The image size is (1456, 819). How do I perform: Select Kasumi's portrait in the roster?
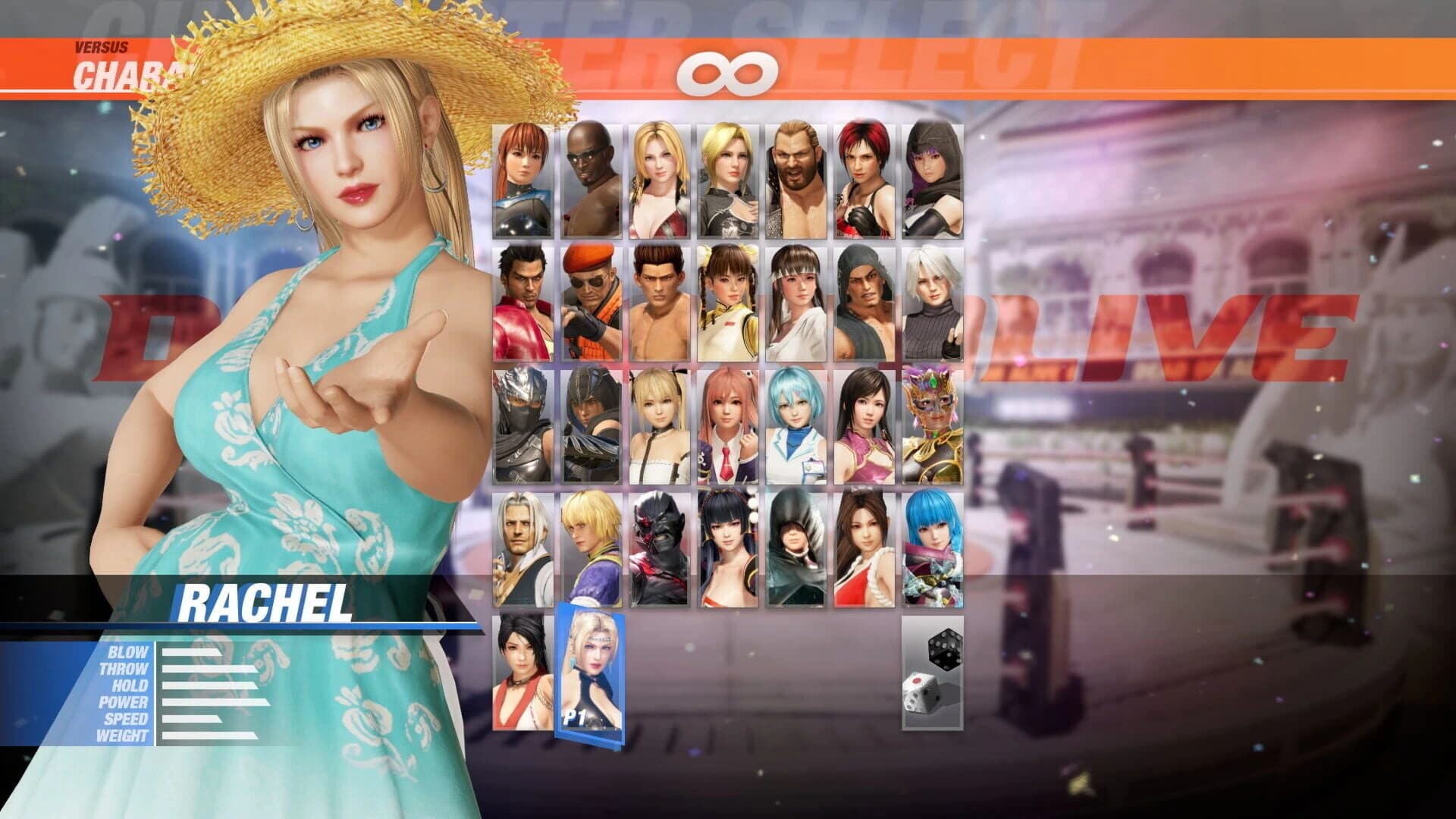[523, 178]
